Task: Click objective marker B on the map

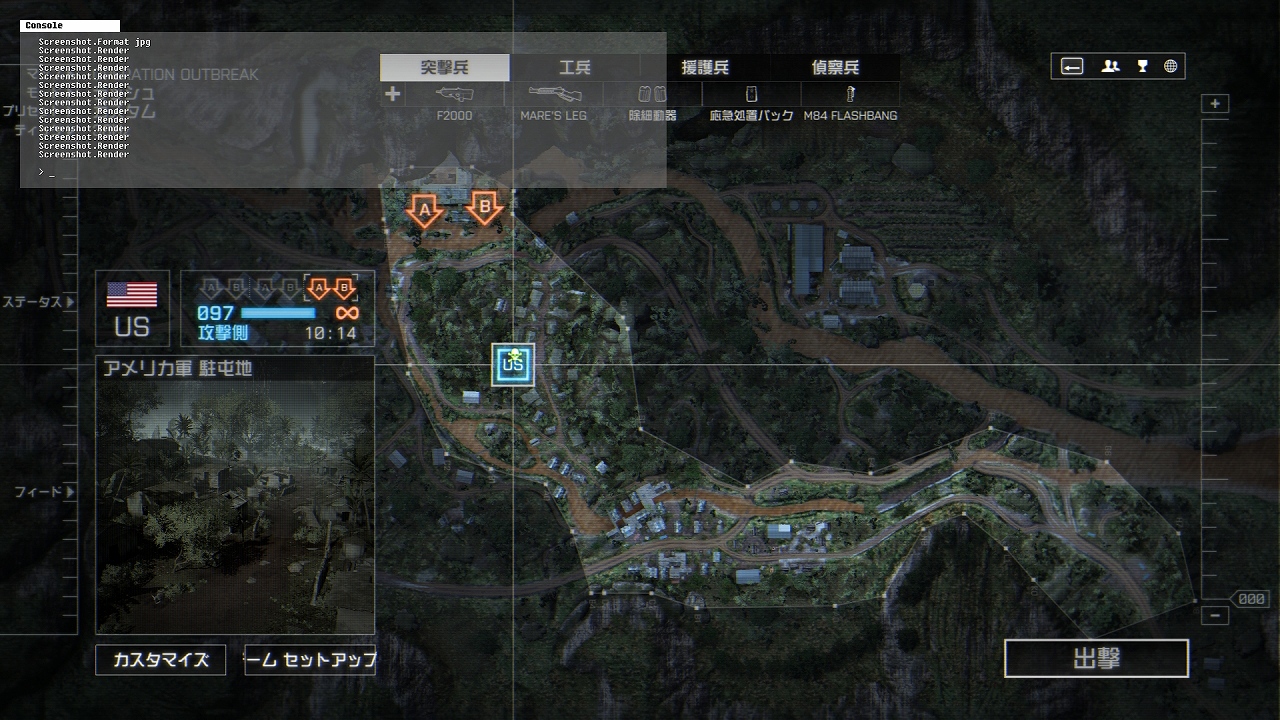Action: [485, 208]
